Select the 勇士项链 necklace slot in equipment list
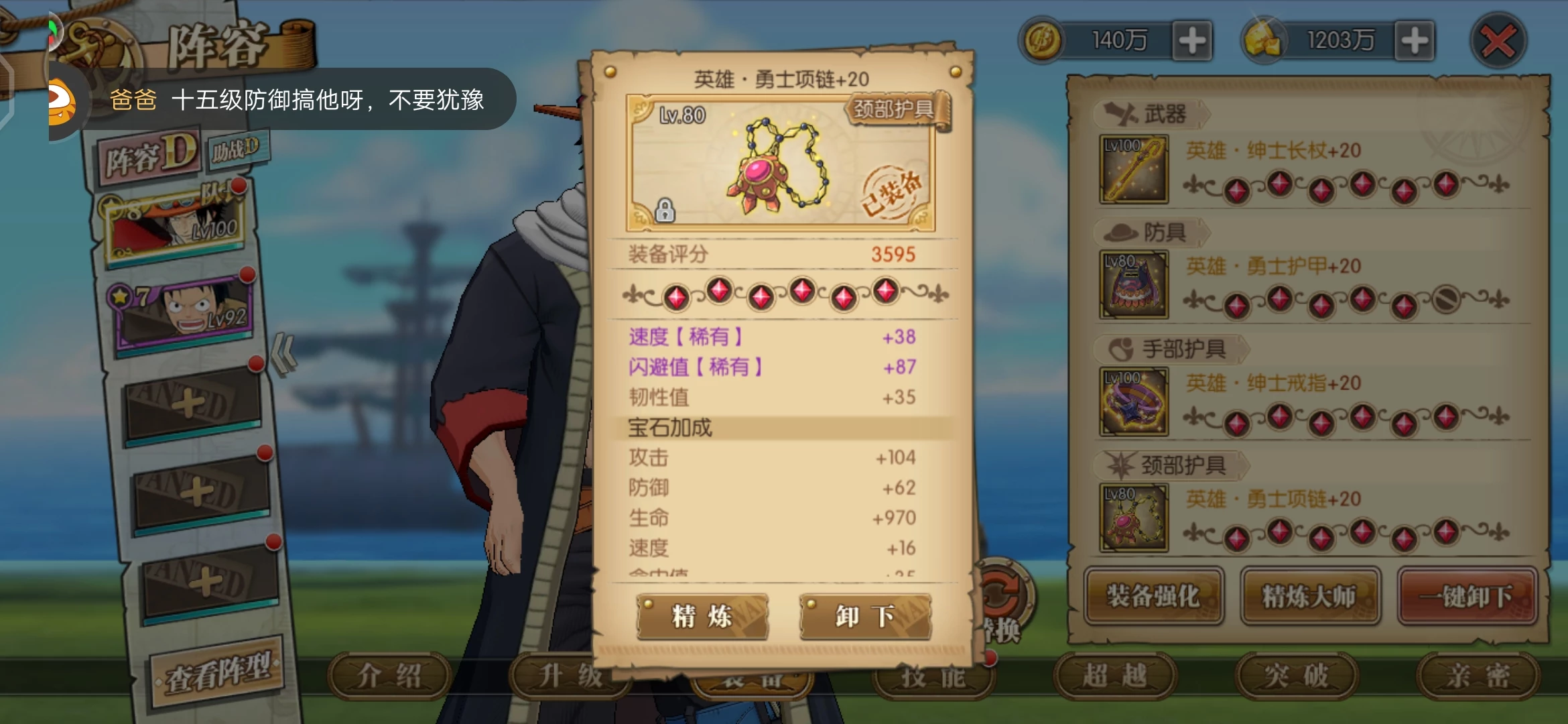This screenshot has width=1568, height=724. 1134,518
